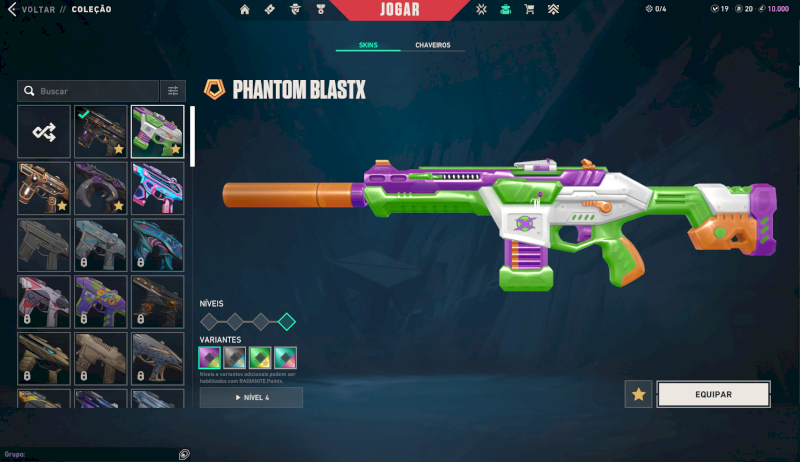Toggle the favorite star button

(639, 394)
